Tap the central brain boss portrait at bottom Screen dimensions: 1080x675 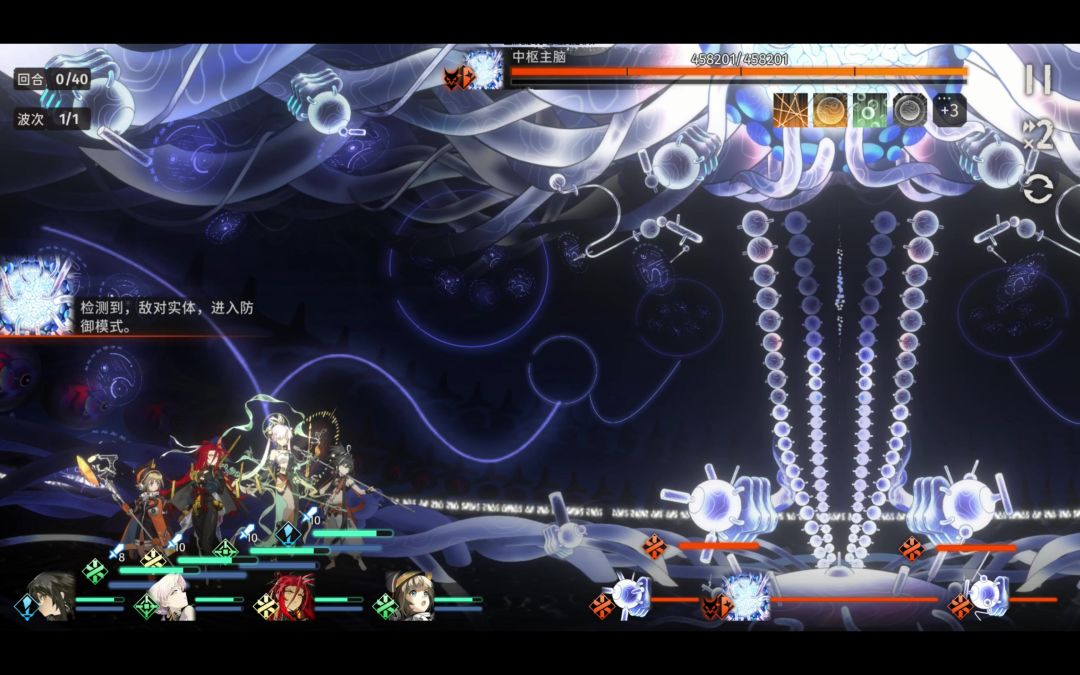tap(746, 598)
